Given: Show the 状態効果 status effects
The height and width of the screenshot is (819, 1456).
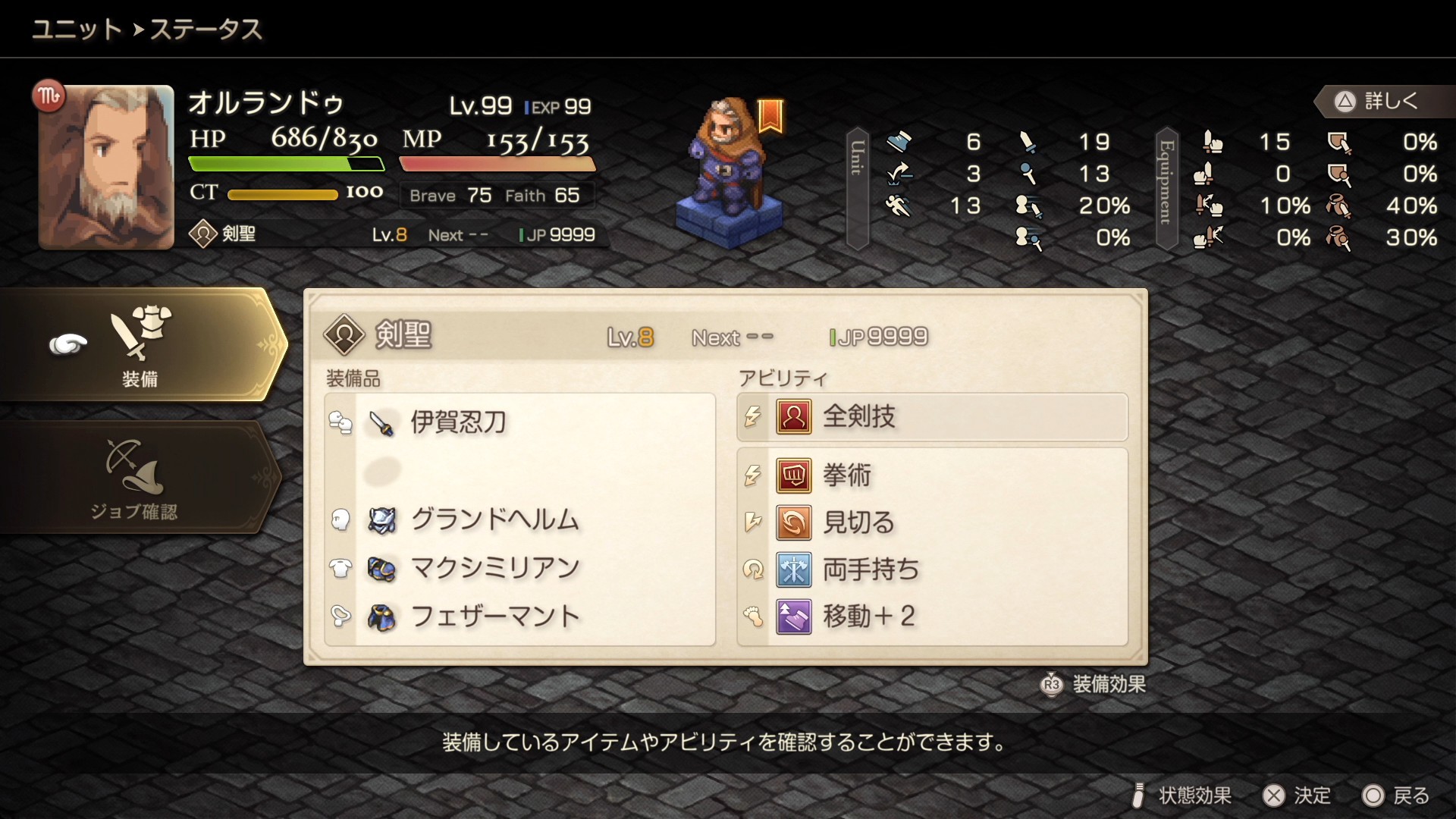Looking at the screenshot, I should (x=1181, y=795).
